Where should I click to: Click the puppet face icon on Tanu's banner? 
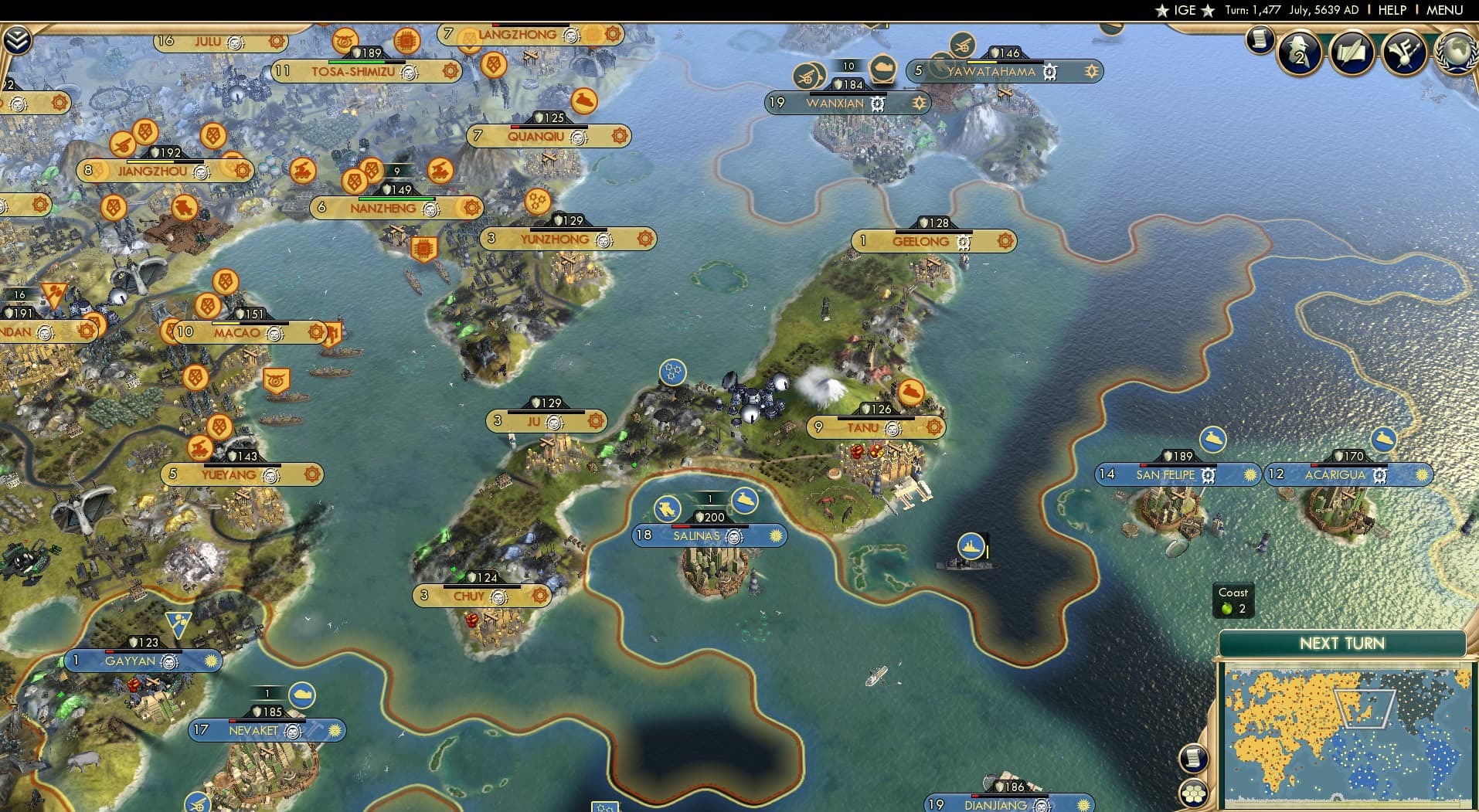pyautogui.click(x=893, y=427)
